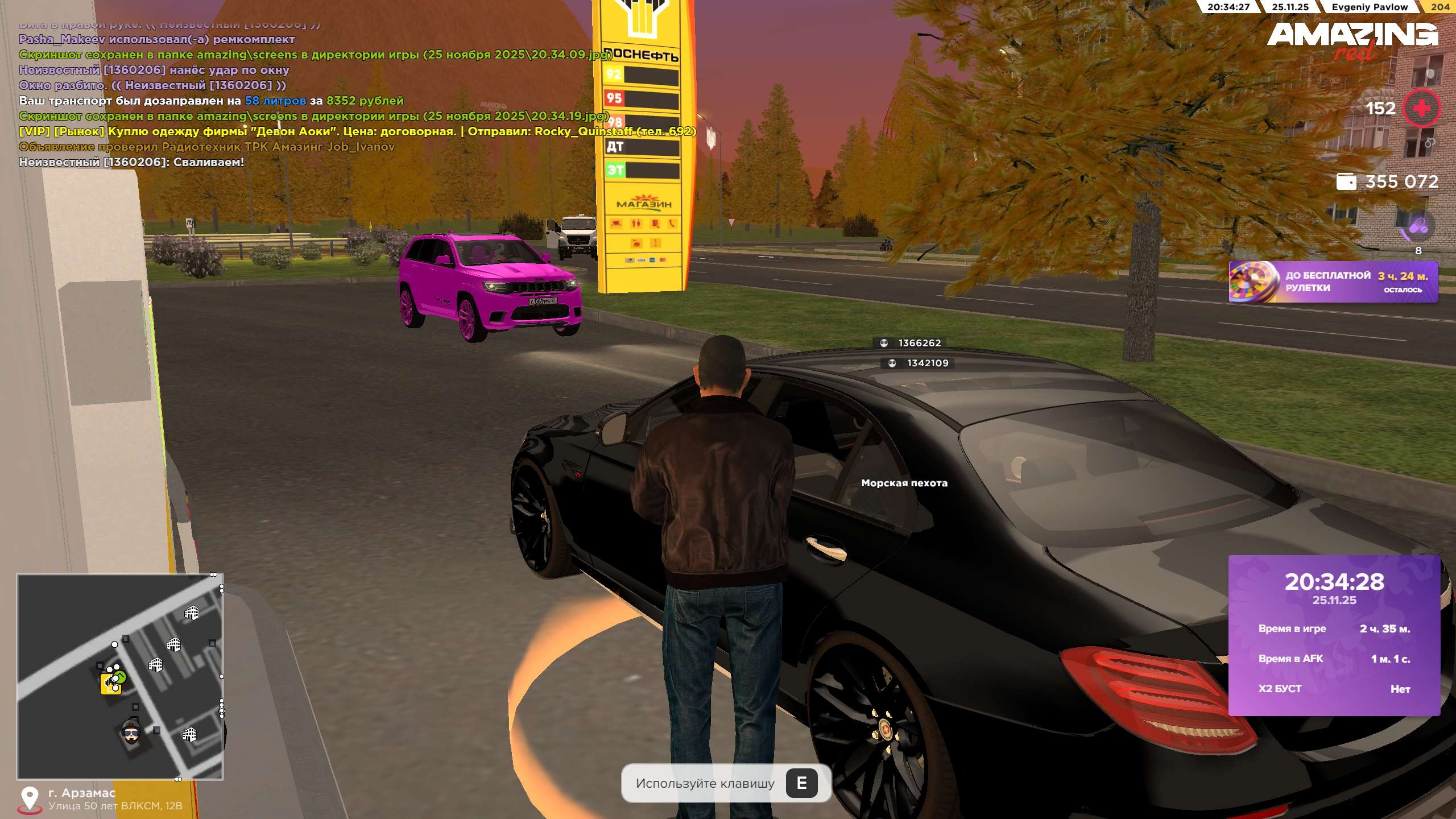Click the red health cross icon
The height and width of the screenshot is (819, 1456).
click(x=1421, y=108)
